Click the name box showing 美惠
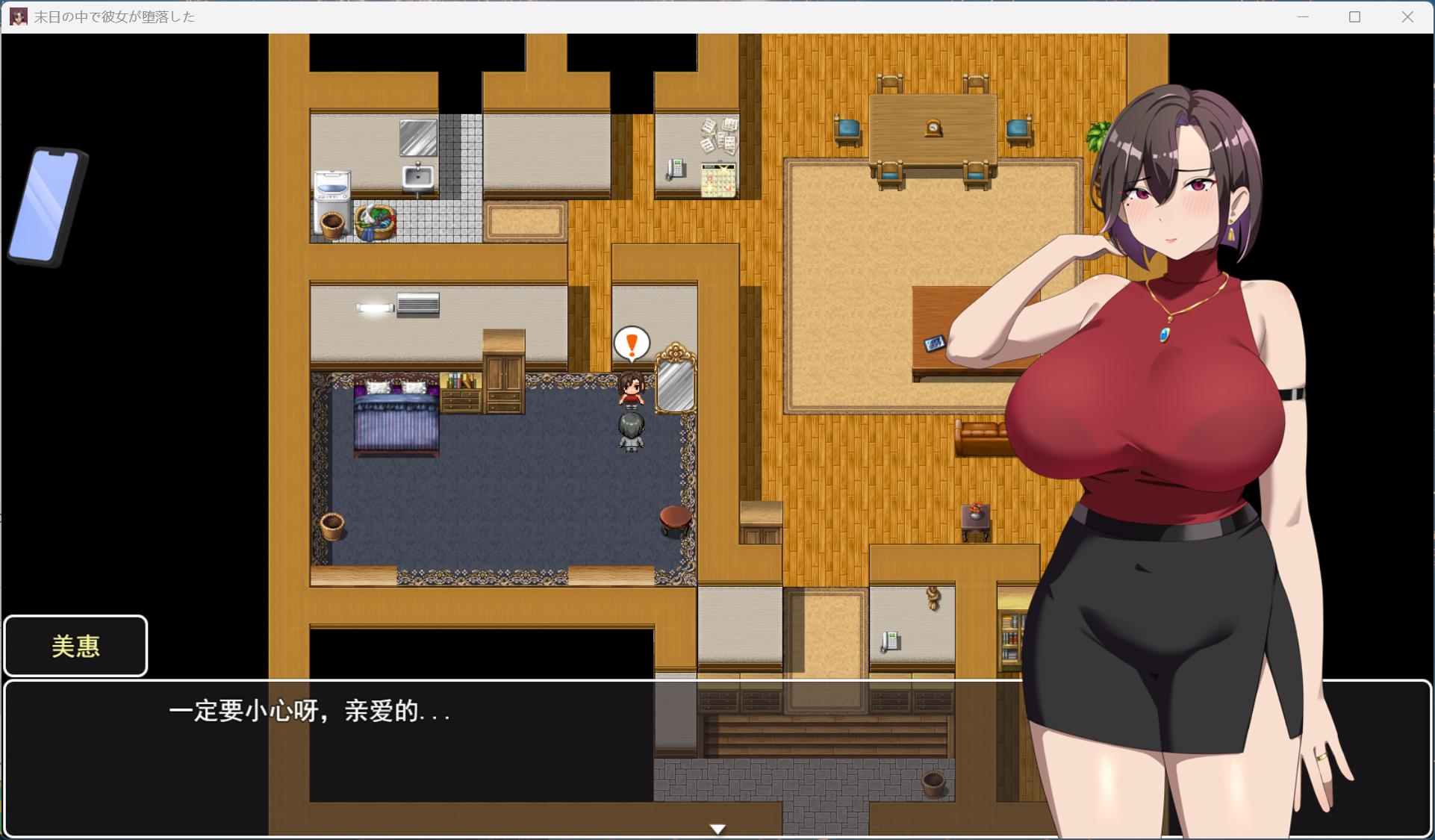The image size is (1435, 840). click(x=75, y=645)
